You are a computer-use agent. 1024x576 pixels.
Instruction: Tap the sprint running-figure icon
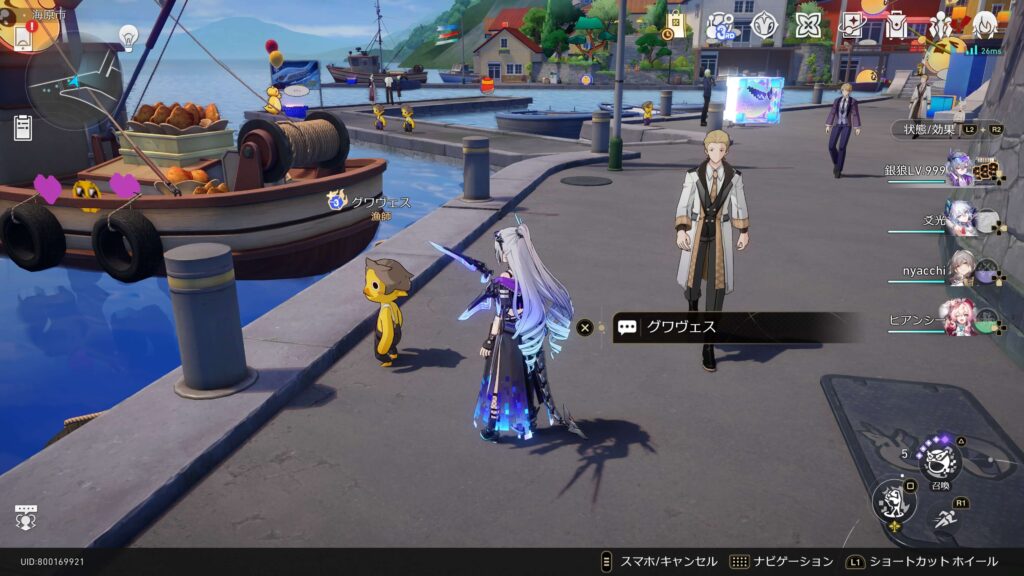click(946, 517)
